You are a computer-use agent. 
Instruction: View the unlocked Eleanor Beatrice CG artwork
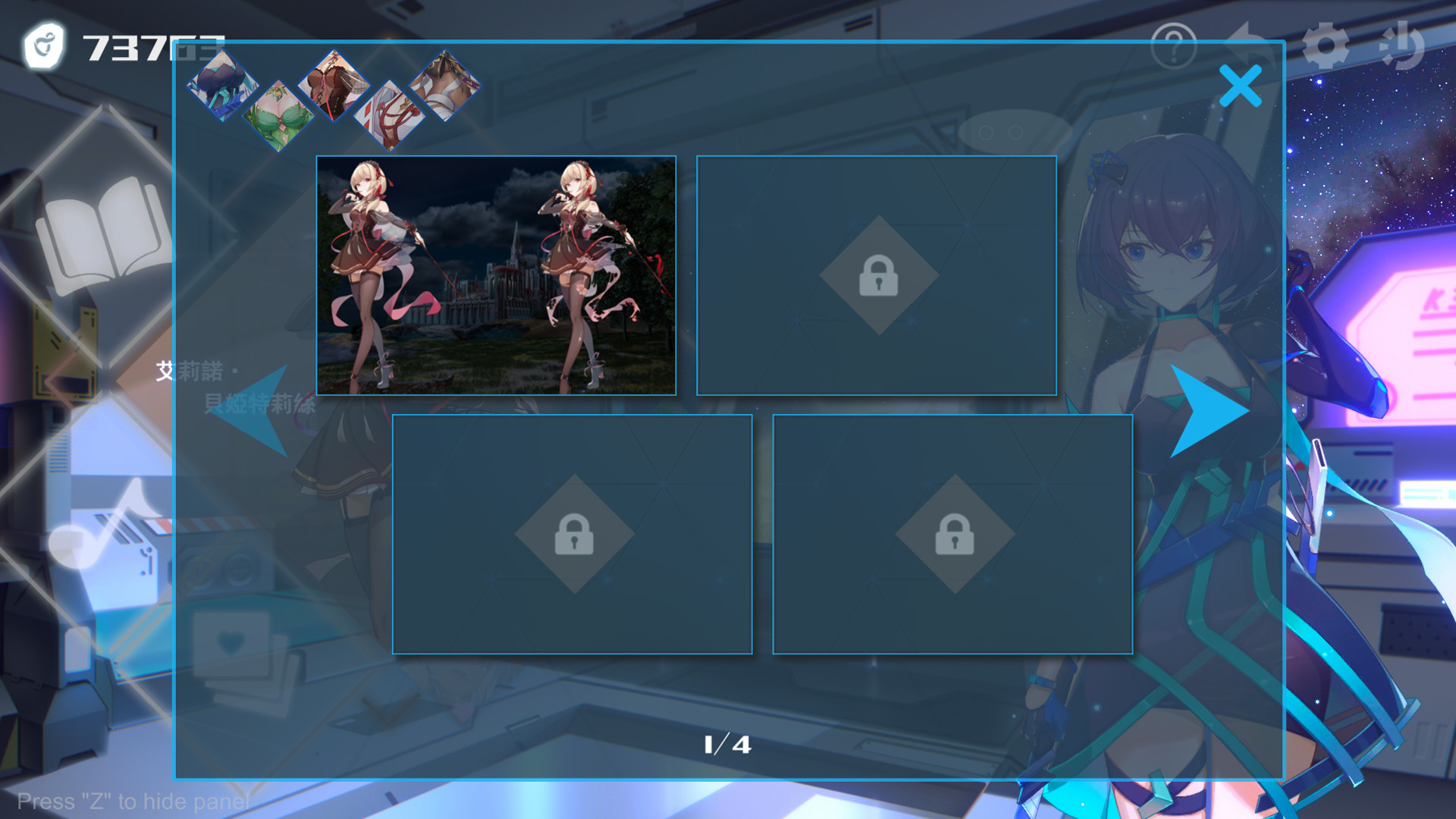[x=497, y=275]
